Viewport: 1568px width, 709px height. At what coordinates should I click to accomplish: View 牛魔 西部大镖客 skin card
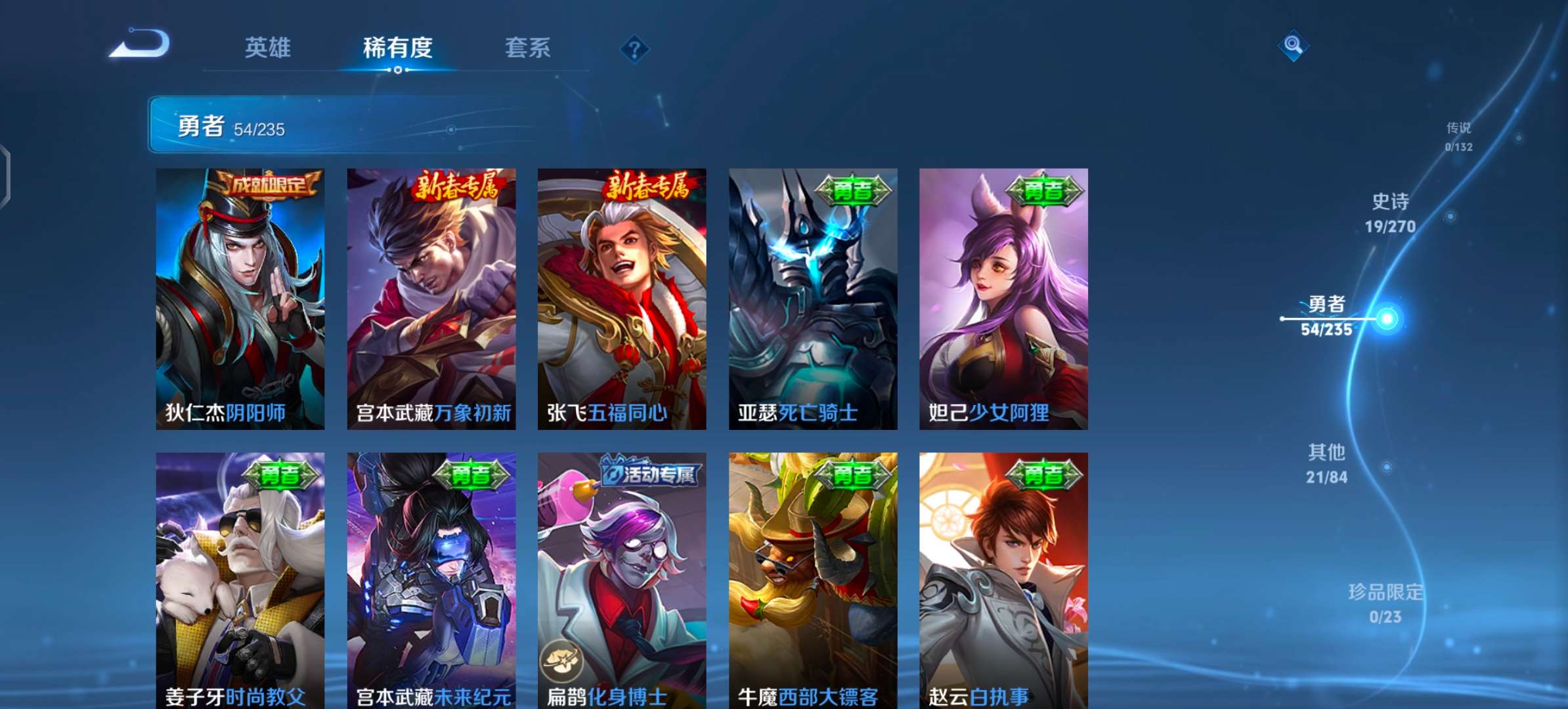(813, 581)
